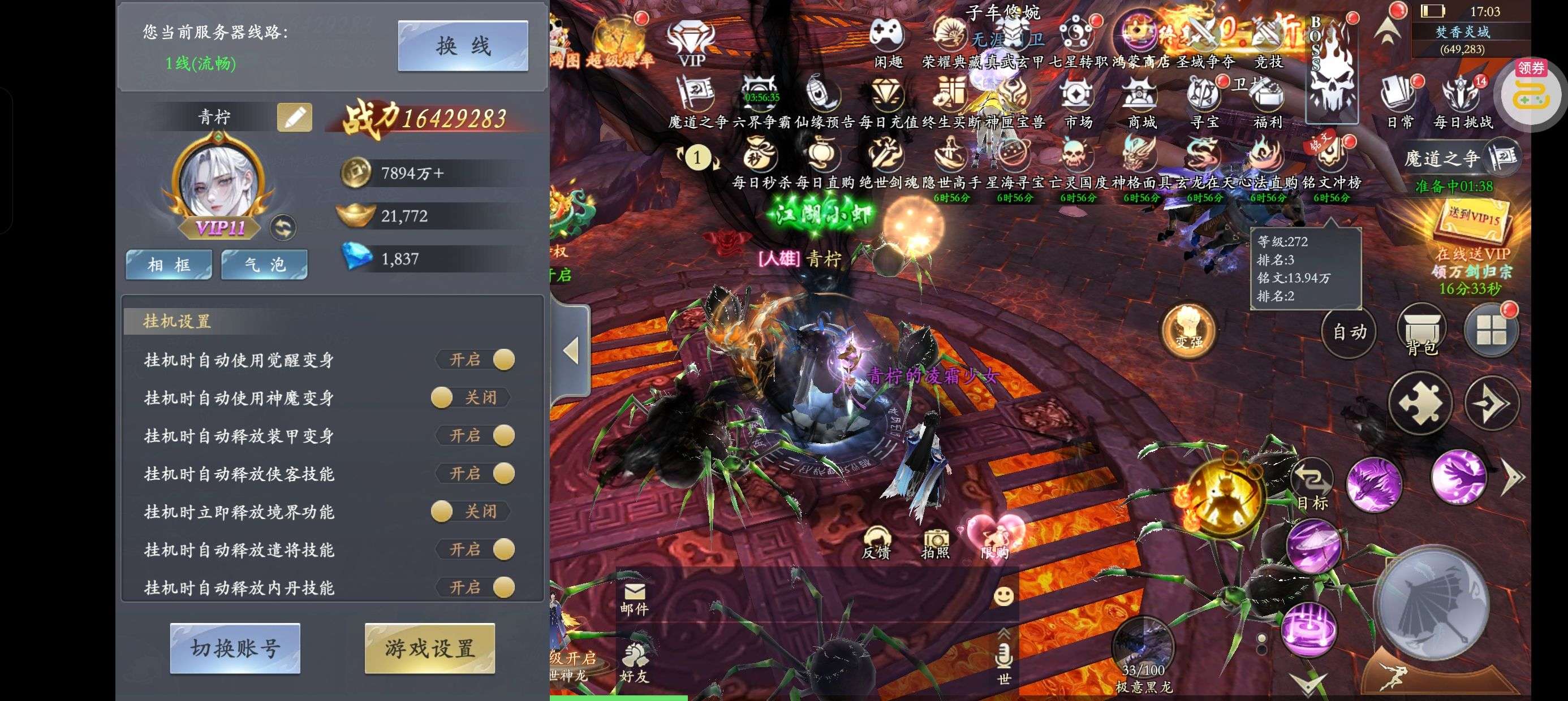Collapse the side panel with the arrow tab

pos(570,351)
